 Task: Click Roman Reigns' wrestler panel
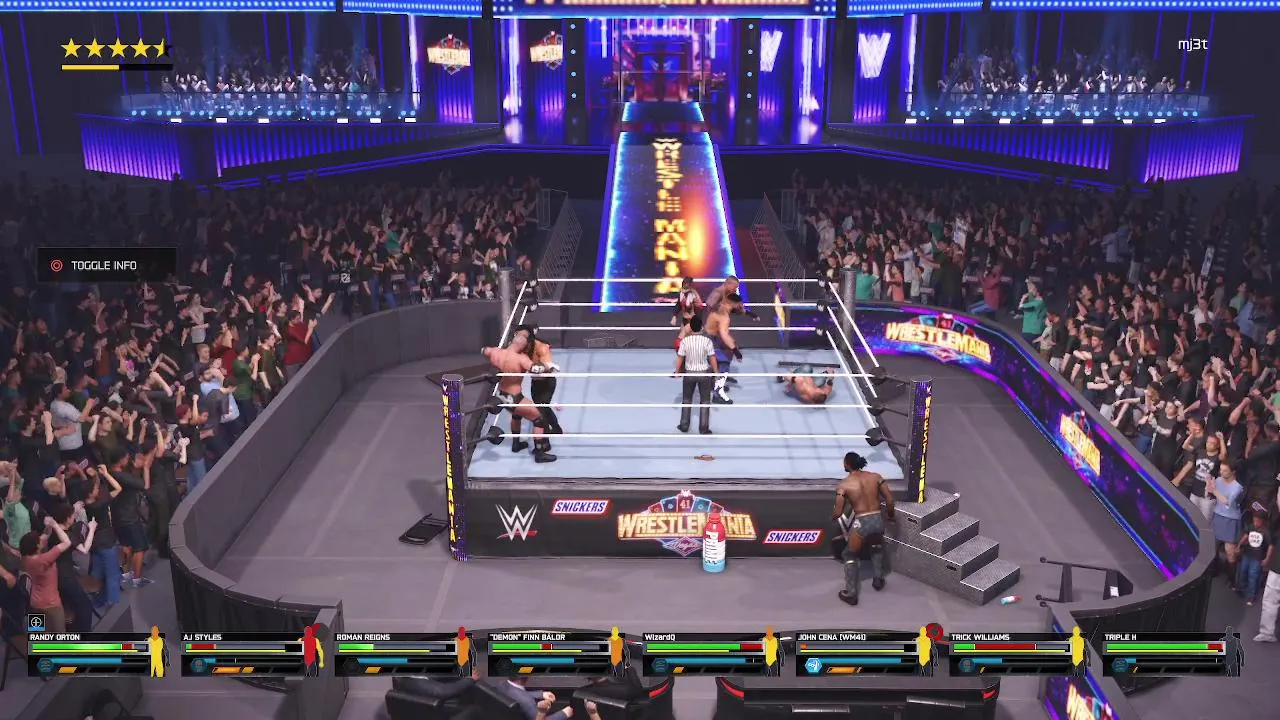[403, 653]
